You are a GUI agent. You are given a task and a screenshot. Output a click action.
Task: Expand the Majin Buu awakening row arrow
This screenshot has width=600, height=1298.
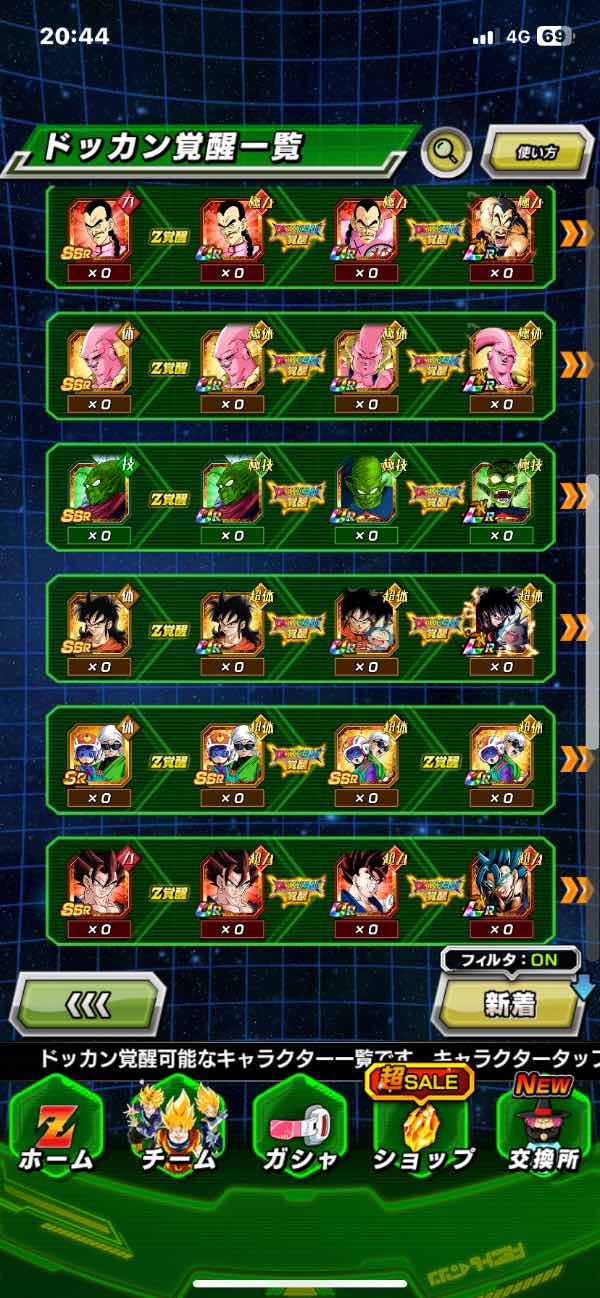coord(575,365)
